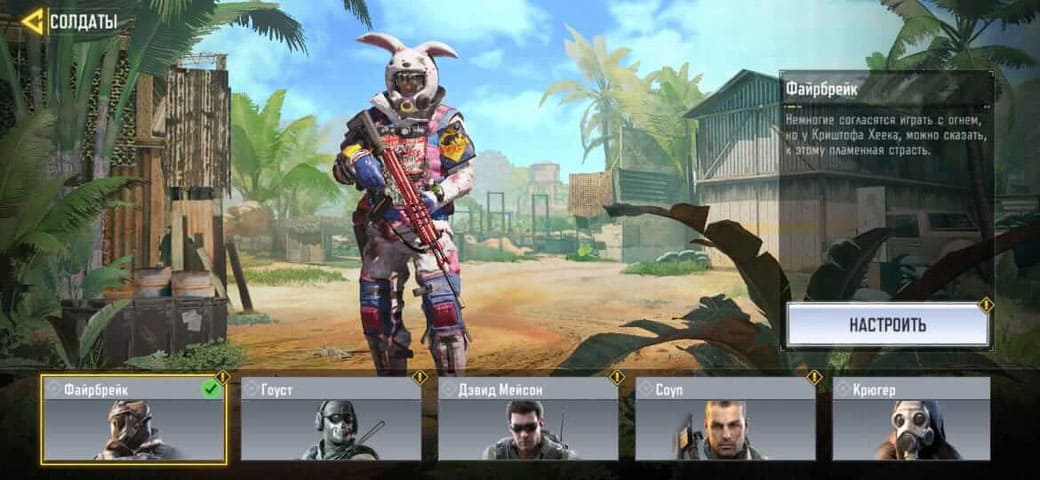This screenshot has width=1040, height=480.
Task: Select the Файрбрейк soldier card
Action: point(133,419)
